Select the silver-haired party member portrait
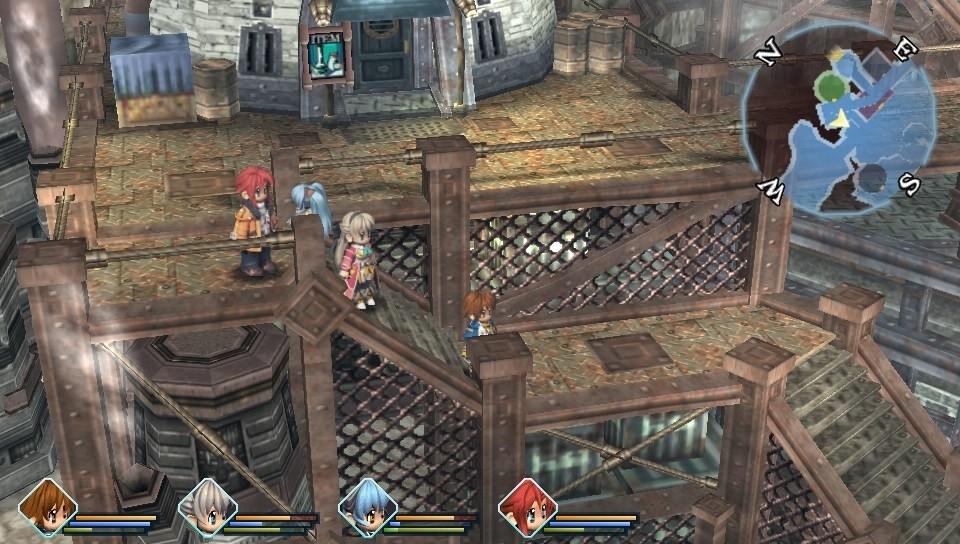The image size is (960, 544). (x=207, y=507)
